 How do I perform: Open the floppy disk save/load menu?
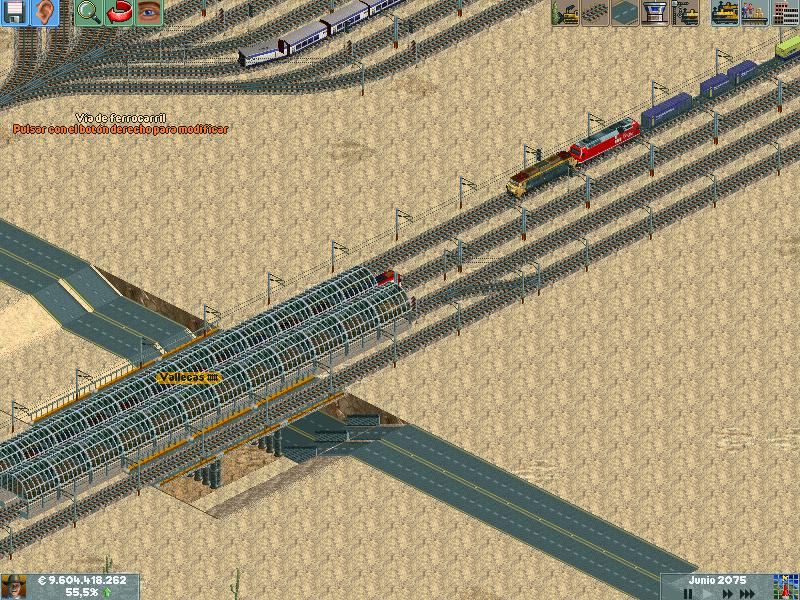15,13
